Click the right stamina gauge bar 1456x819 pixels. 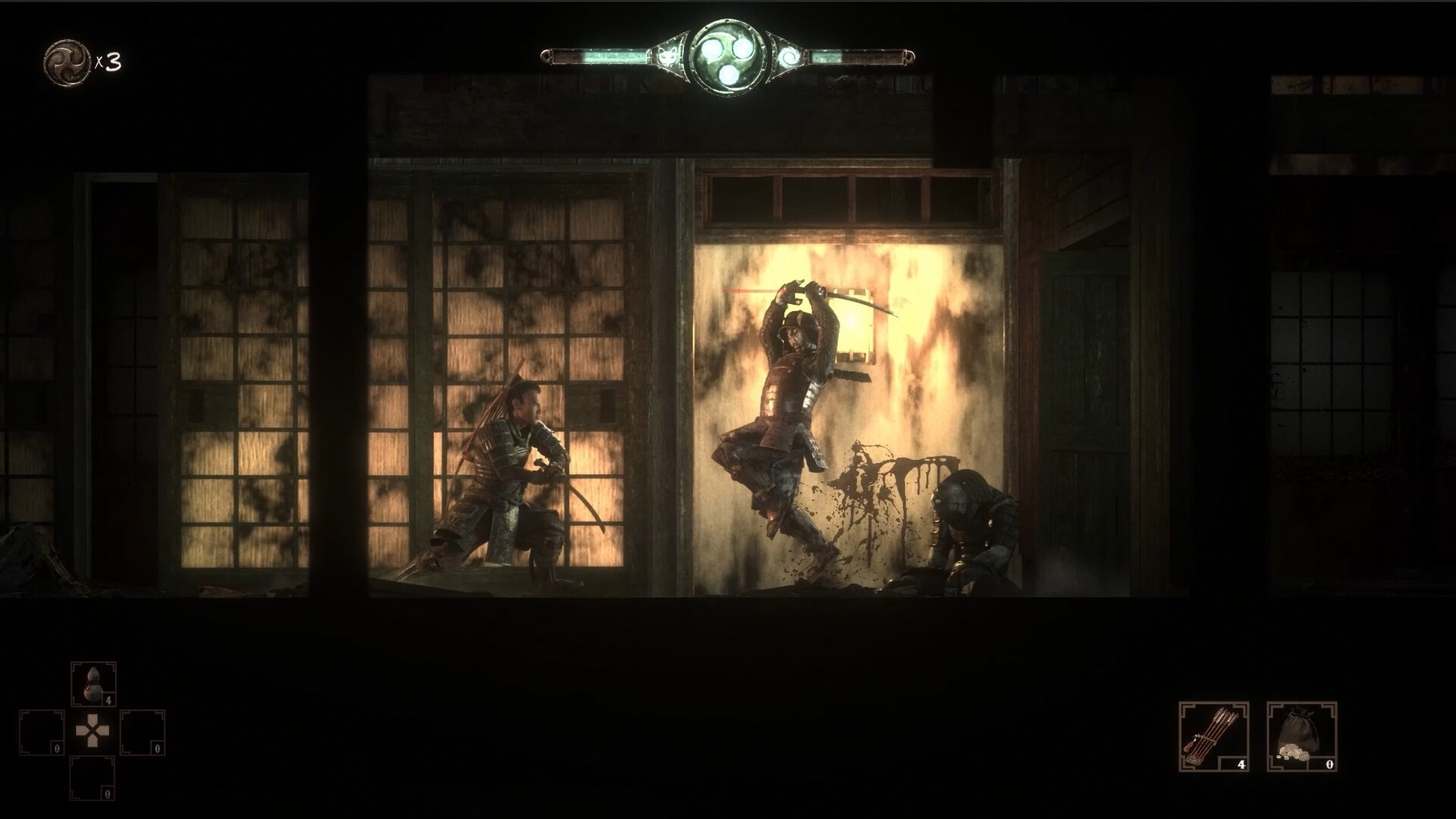(857, 57)
